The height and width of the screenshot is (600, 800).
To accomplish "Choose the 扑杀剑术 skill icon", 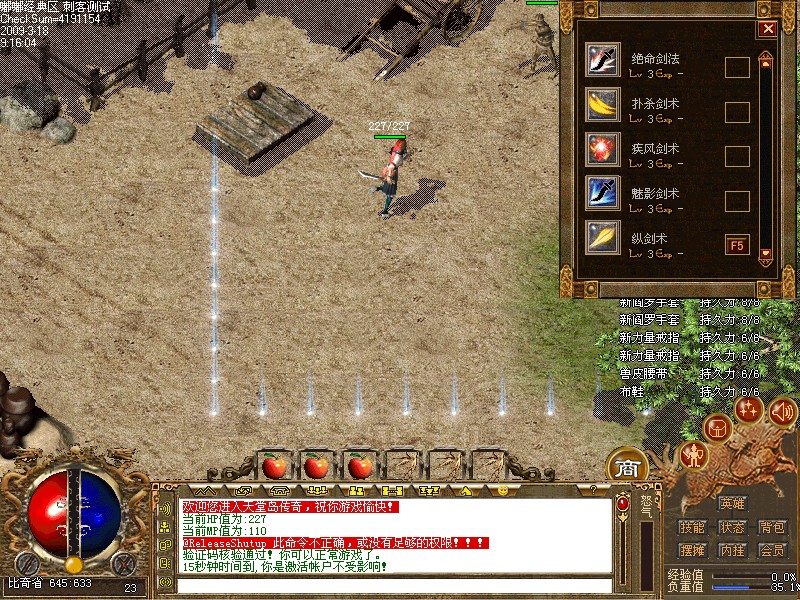I will (x=603, y=105).
